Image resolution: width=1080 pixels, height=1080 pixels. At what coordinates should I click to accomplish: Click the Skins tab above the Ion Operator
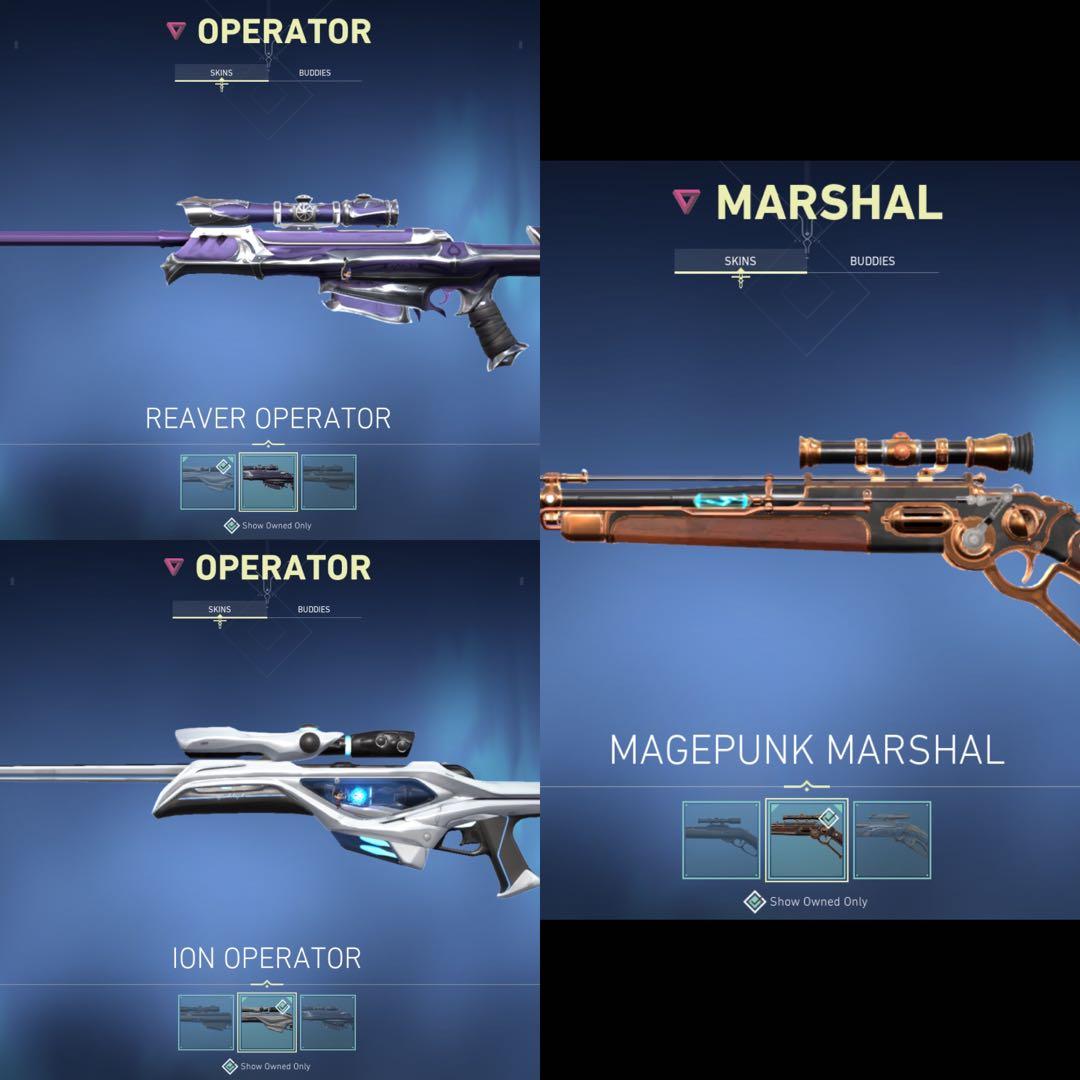click(x=220, y=609)
